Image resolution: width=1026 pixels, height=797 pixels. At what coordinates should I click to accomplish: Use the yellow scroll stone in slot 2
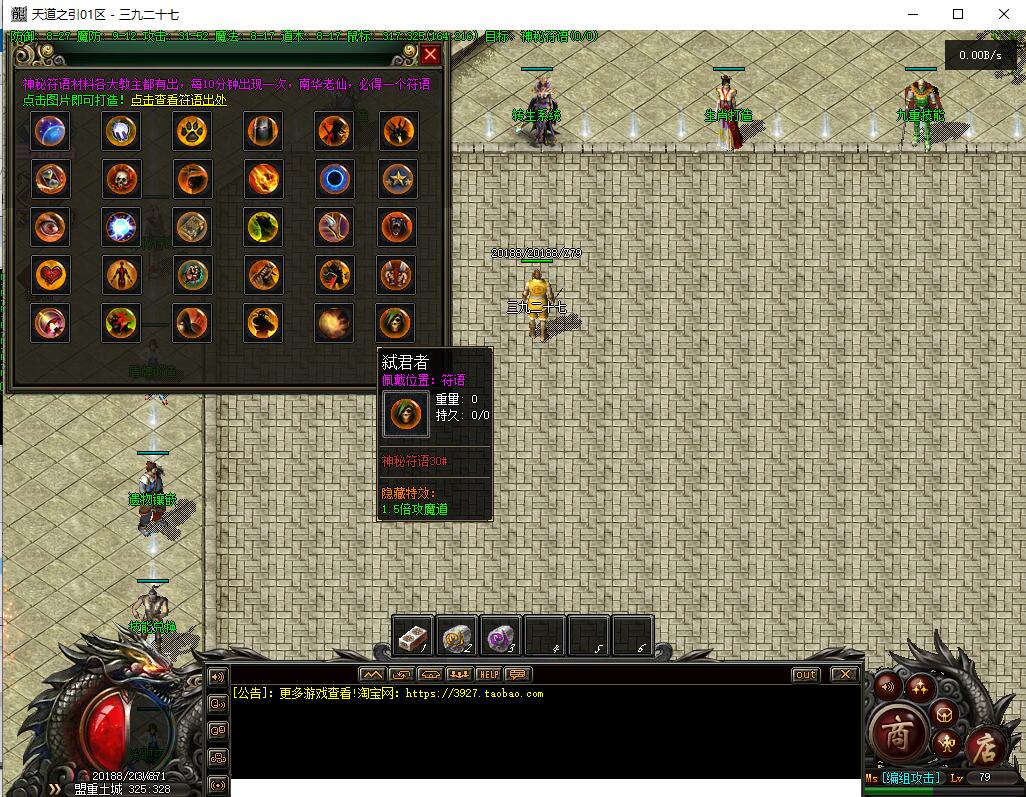456,636
